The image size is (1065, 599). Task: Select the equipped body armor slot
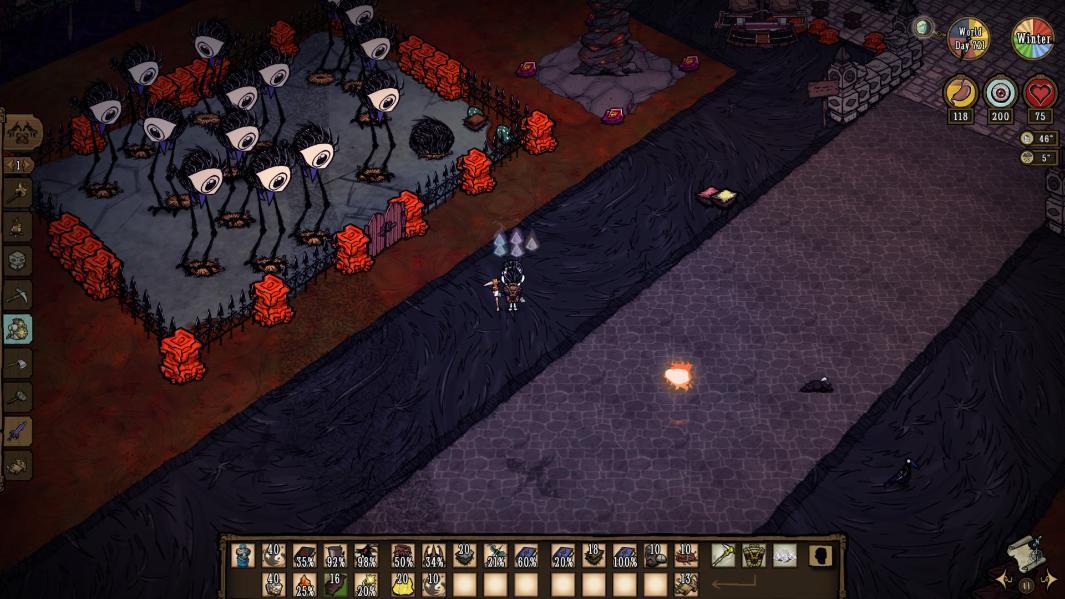[754, 555]
